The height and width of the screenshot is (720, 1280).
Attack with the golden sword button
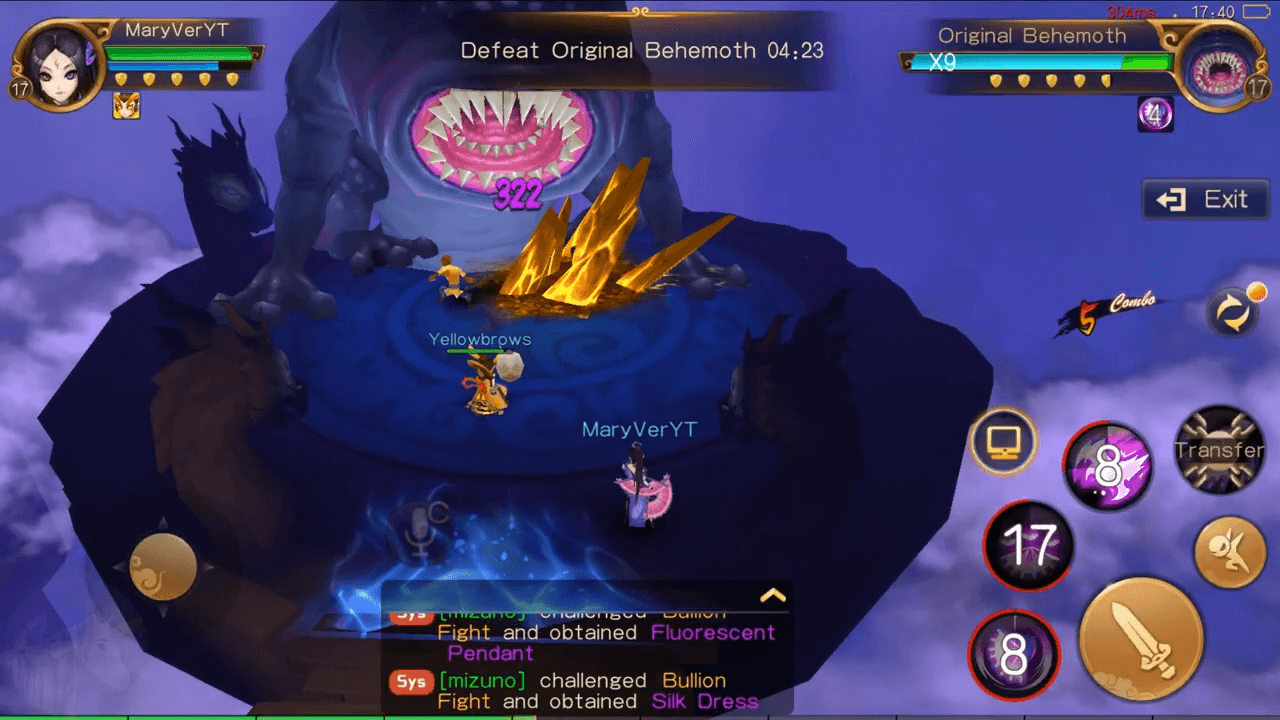[1140, 638]
